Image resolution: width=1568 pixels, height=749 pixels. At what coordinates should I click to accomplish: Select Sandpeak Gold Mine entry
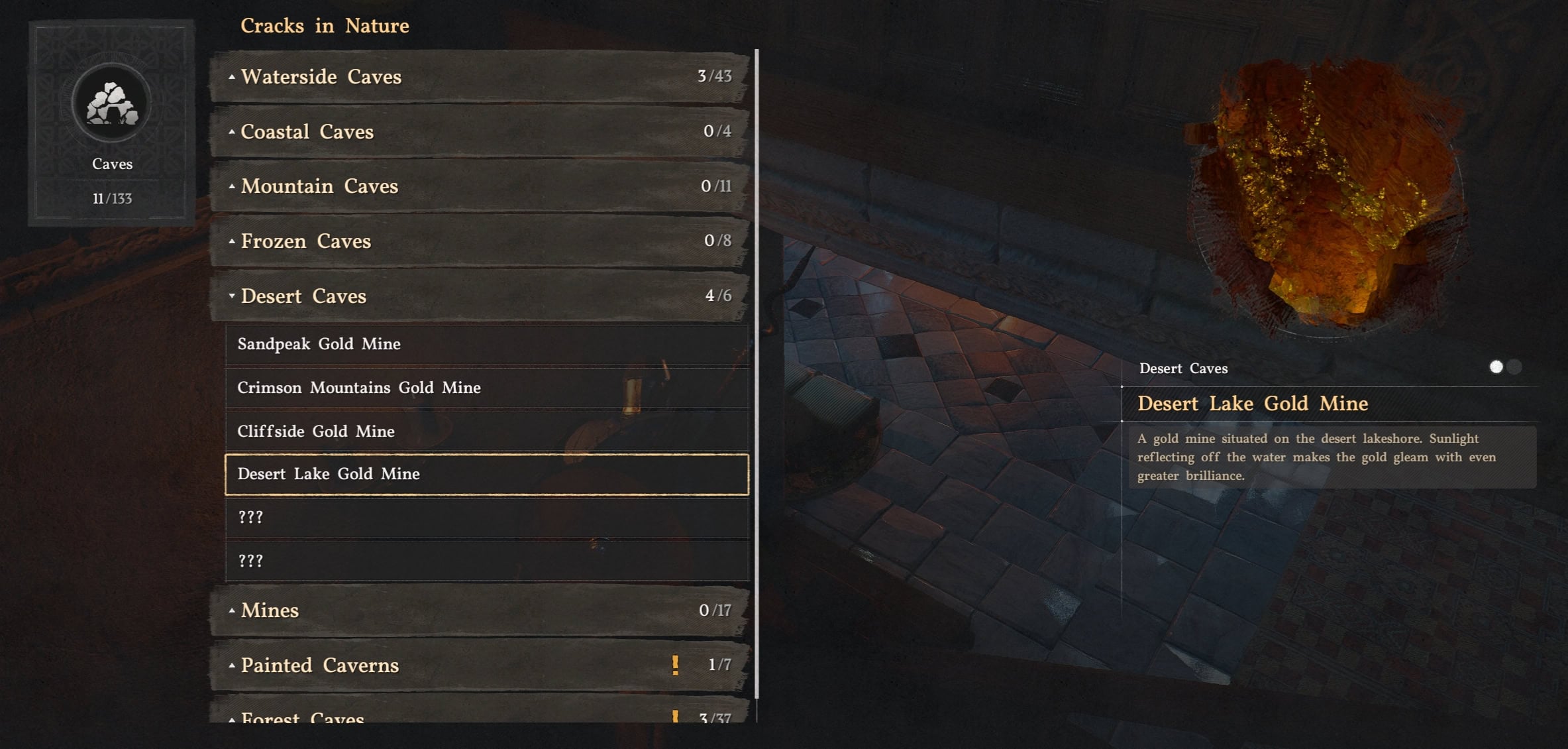pos(486,344)
